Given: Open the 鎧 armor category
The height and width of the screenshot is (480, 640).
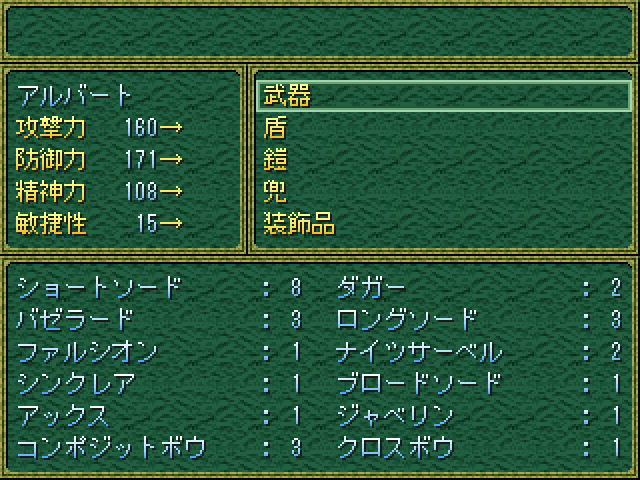Looking at the screenshot, I should coord(275,160).
